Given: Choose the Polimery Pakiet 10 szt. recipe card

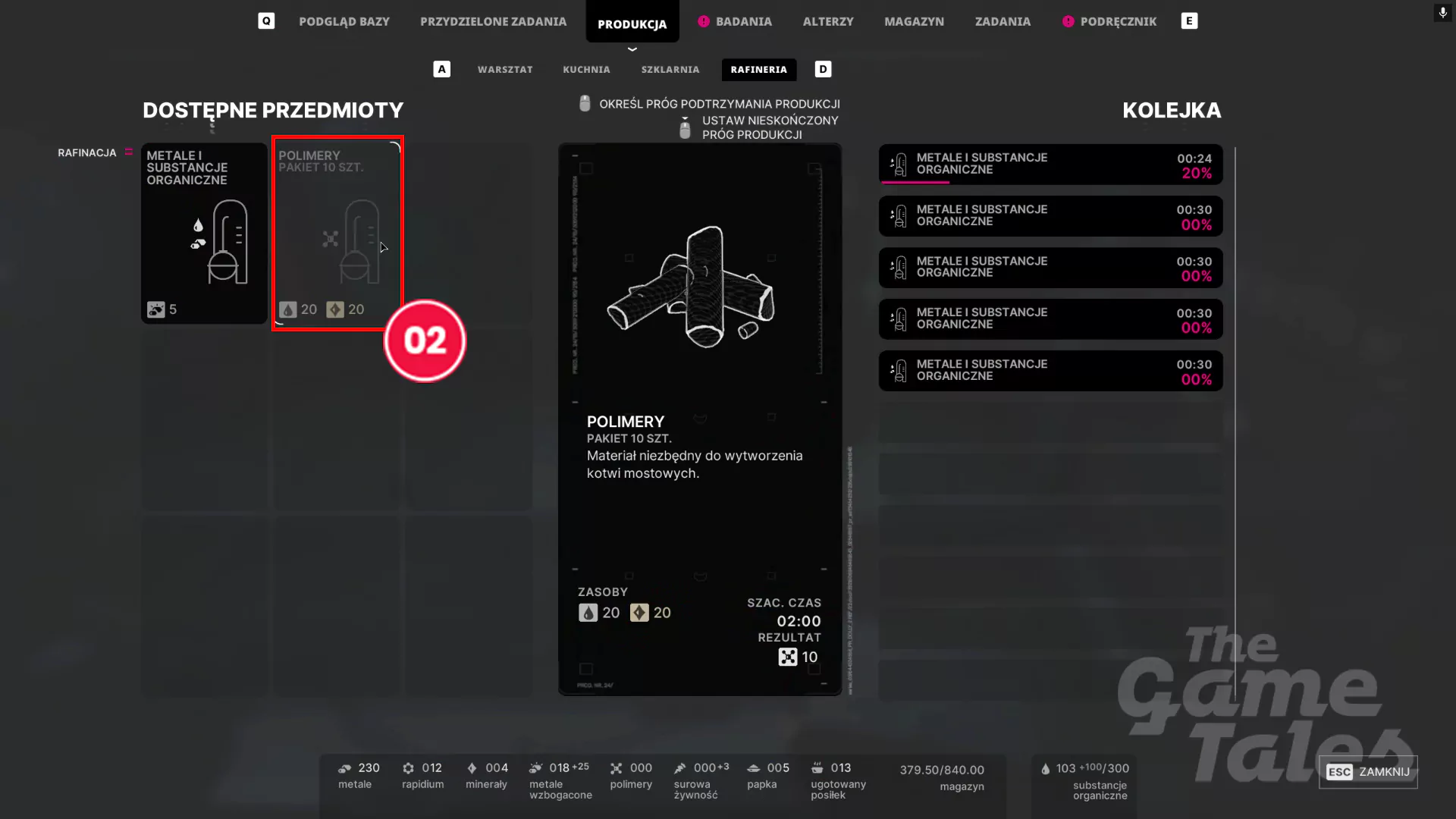Looking at the screenshot, I should point(337,233).
